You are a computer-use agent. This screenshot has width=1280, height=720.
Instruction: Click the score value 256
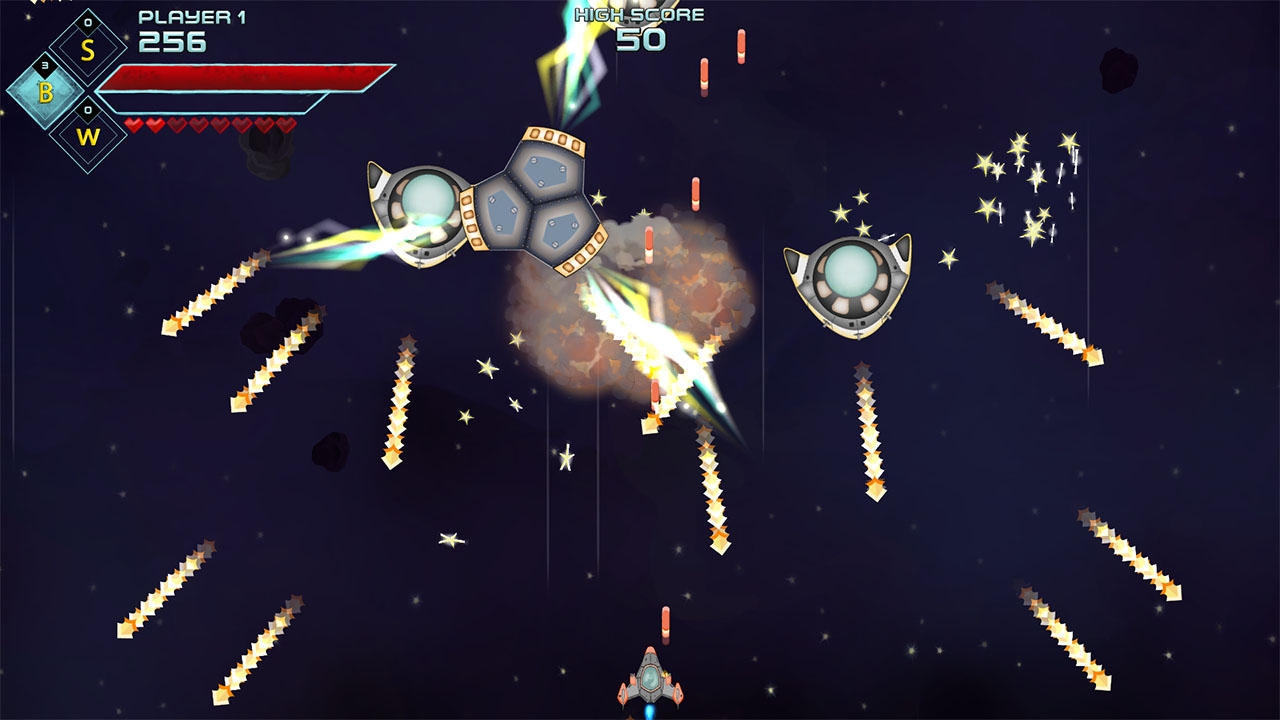tap(172, 42)
